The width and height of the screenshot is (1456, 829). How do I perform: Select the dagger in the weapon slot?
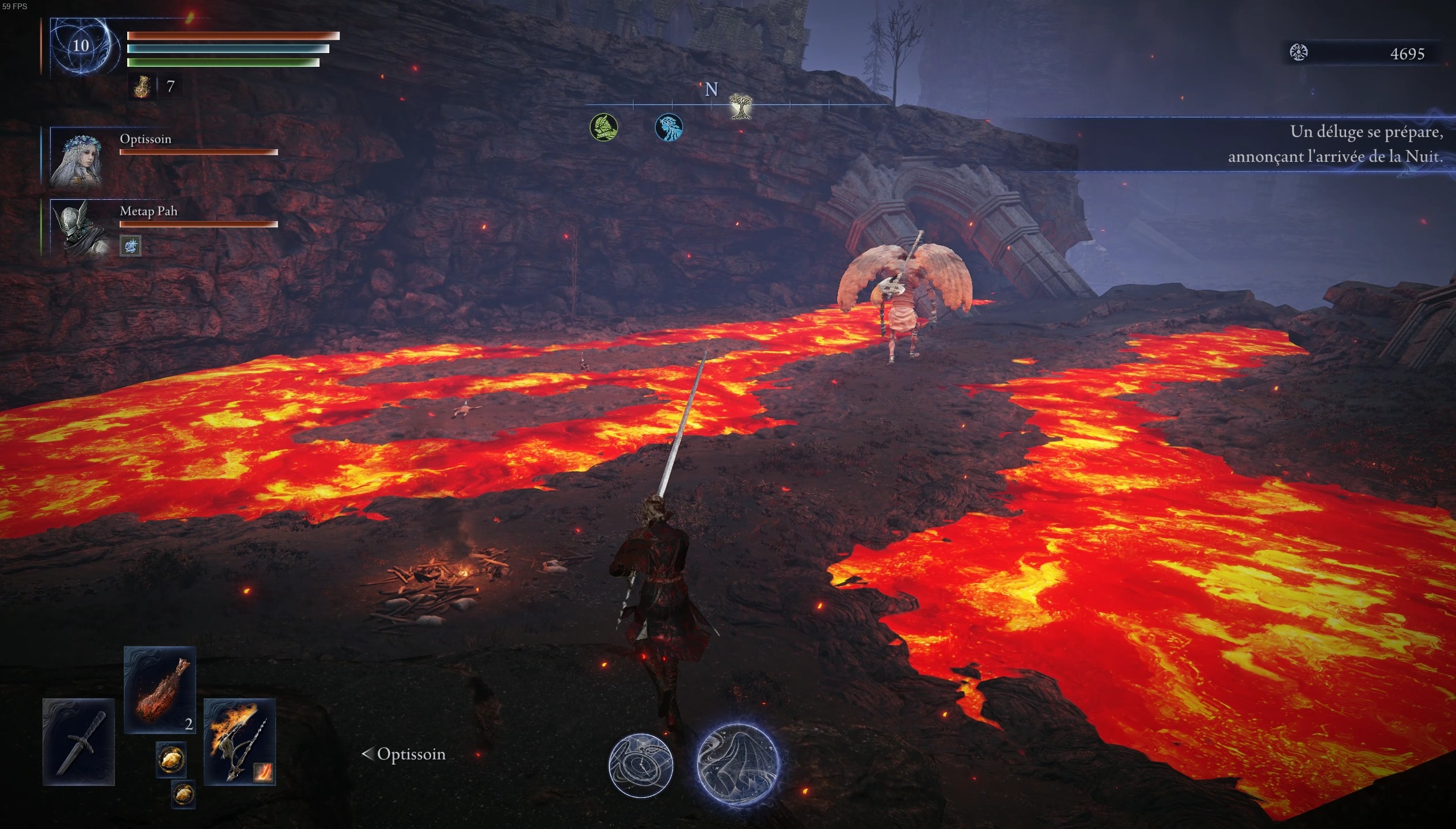pyautogui.click(x=79, y=743)
